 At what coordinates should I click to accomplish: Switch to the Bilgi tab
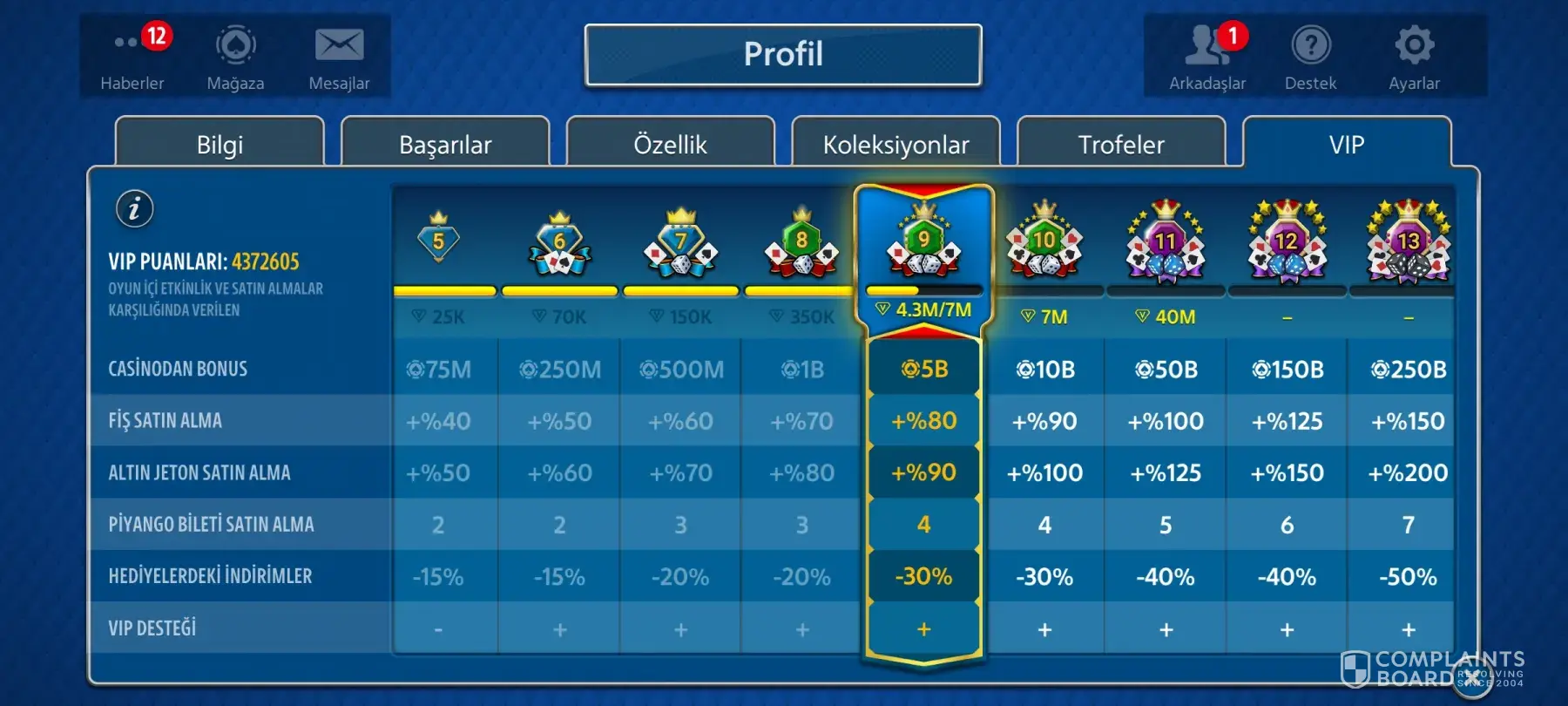click(x=220, y=144)
